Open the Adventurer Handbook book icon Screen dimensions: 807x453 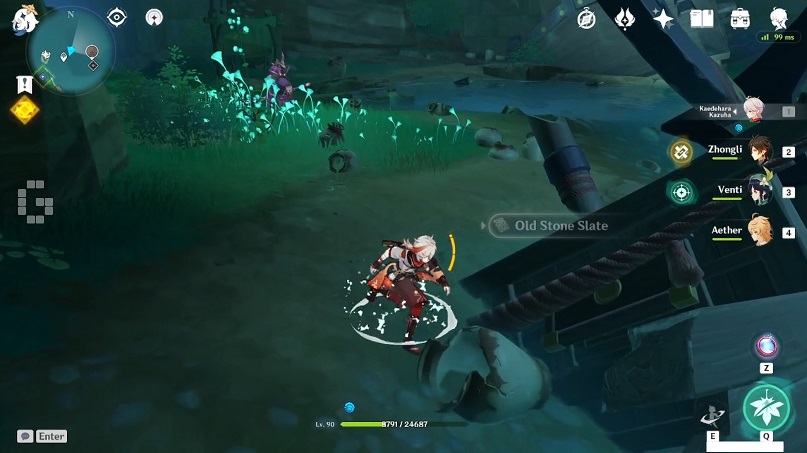pos(702,18)
